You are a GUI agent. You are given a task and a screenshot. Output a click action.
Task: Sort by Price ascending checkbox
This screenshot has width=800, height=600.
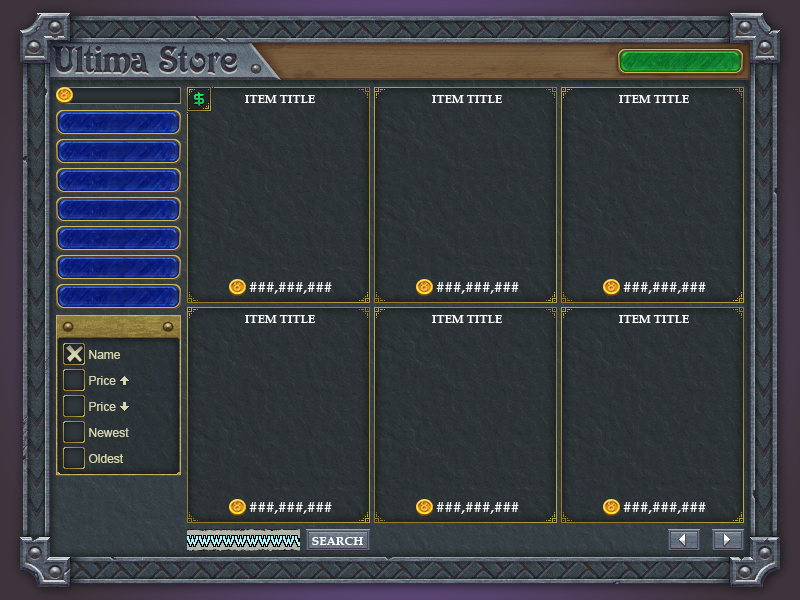tap(74, 380)
